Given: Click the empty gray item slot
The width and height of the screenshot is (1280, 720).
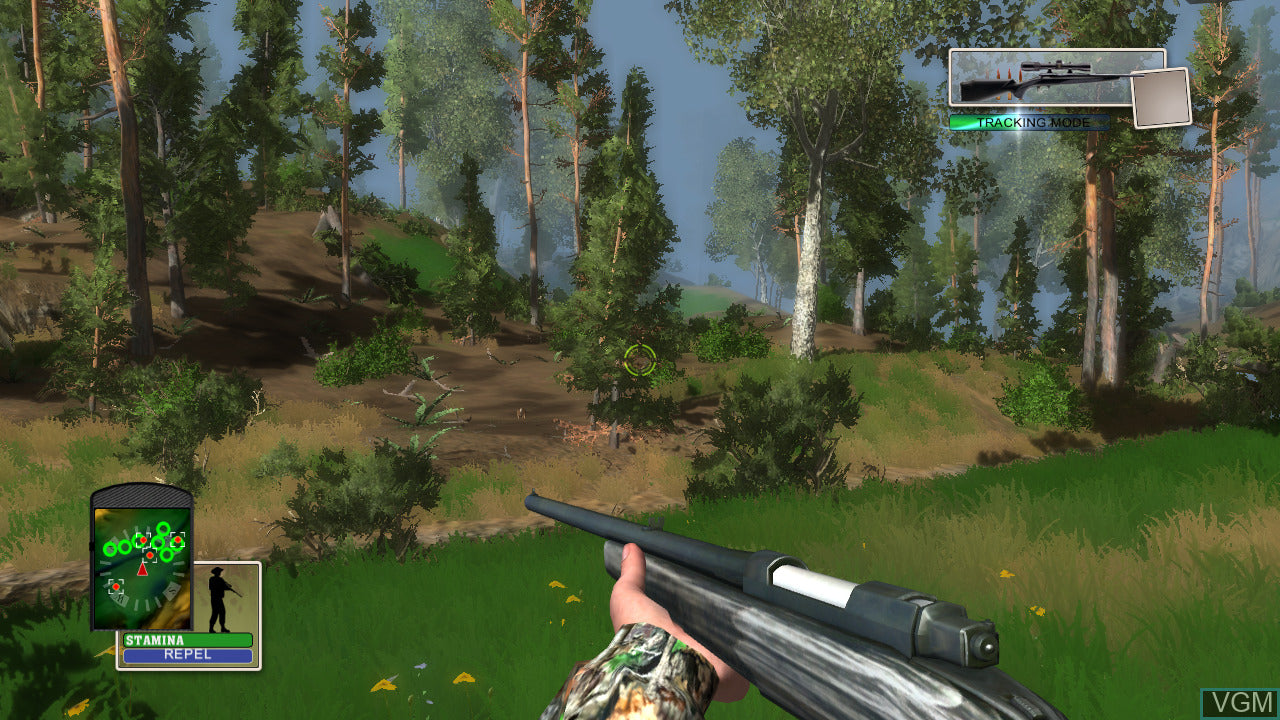Looking at the screenshot, I should click(1160, 98).
